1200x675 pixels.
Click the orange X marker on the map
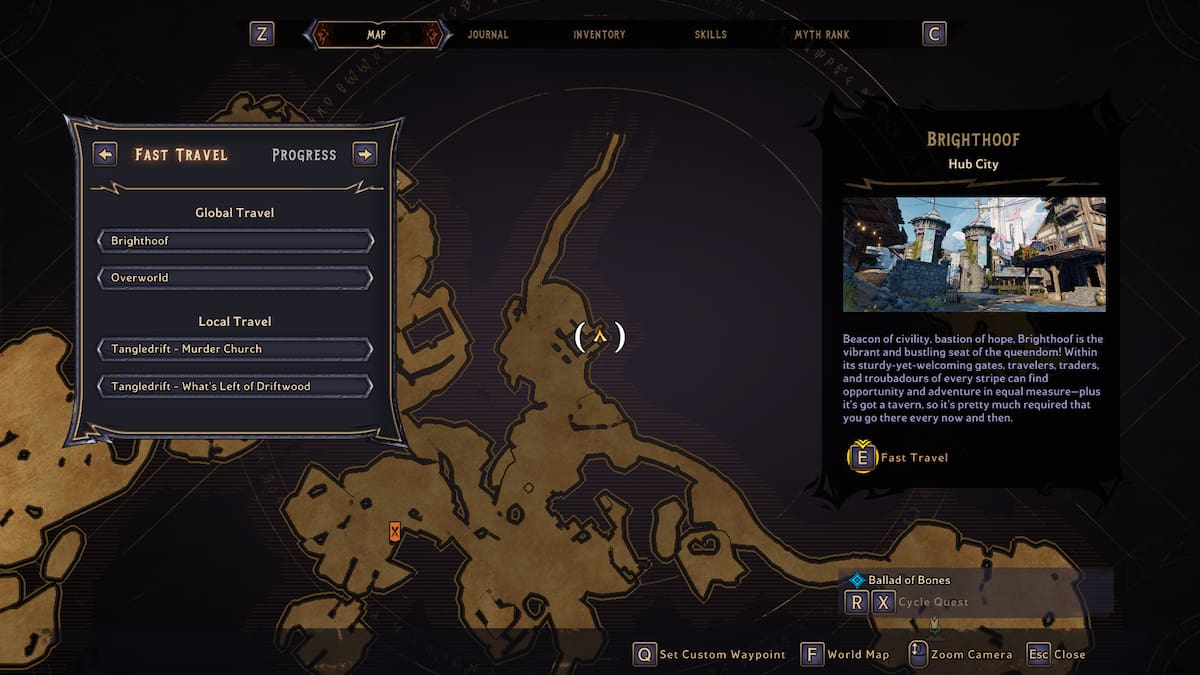coord(395,532)
